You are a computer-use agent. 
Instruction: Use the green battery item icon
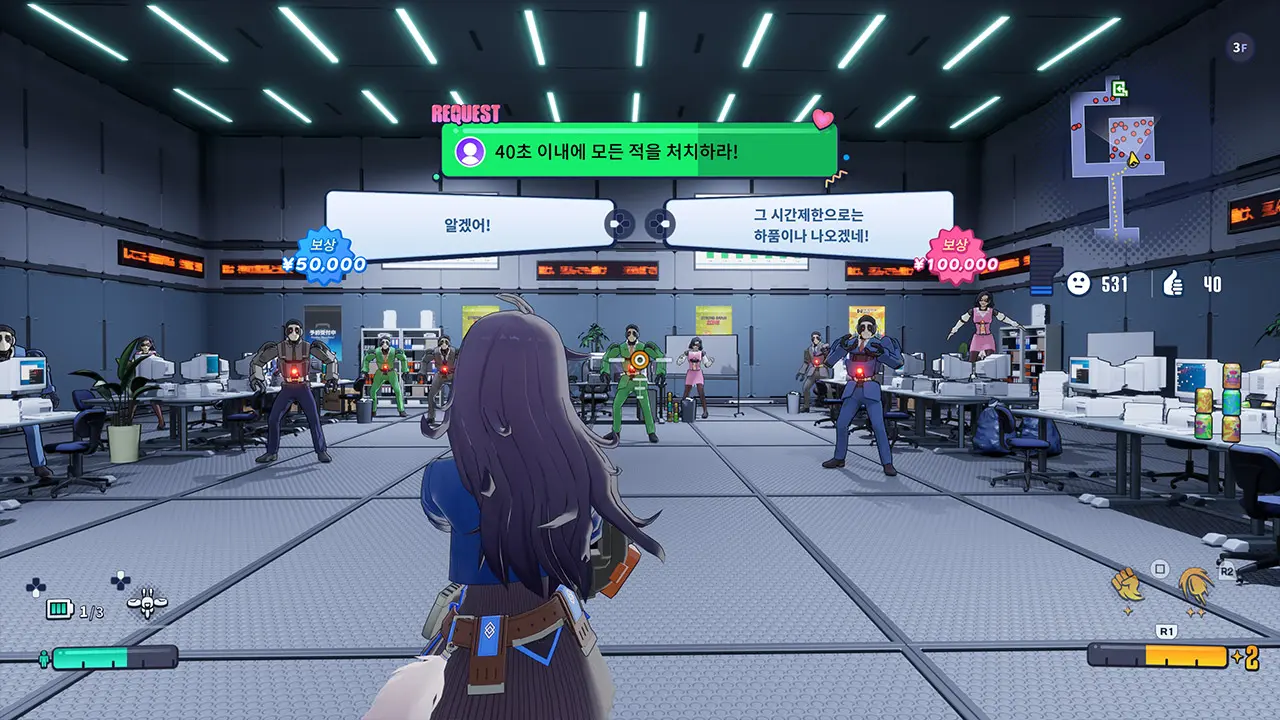pos(61,609)
